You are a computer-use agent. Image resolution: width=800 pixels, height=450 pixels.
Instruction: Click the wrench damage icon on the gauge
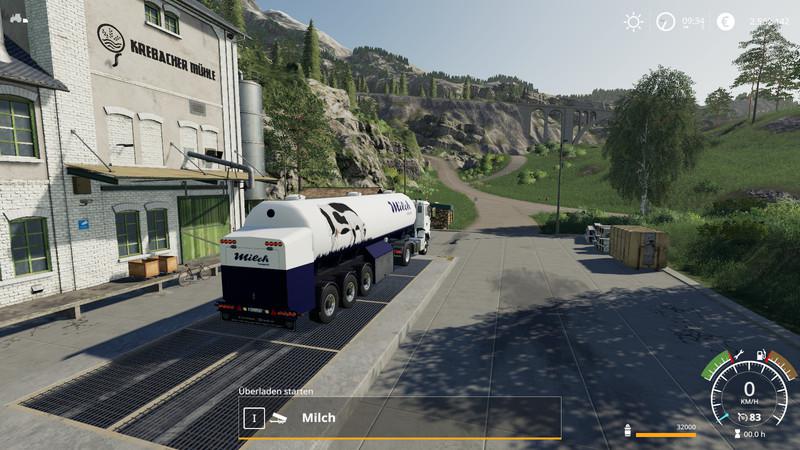click(737, 353)
